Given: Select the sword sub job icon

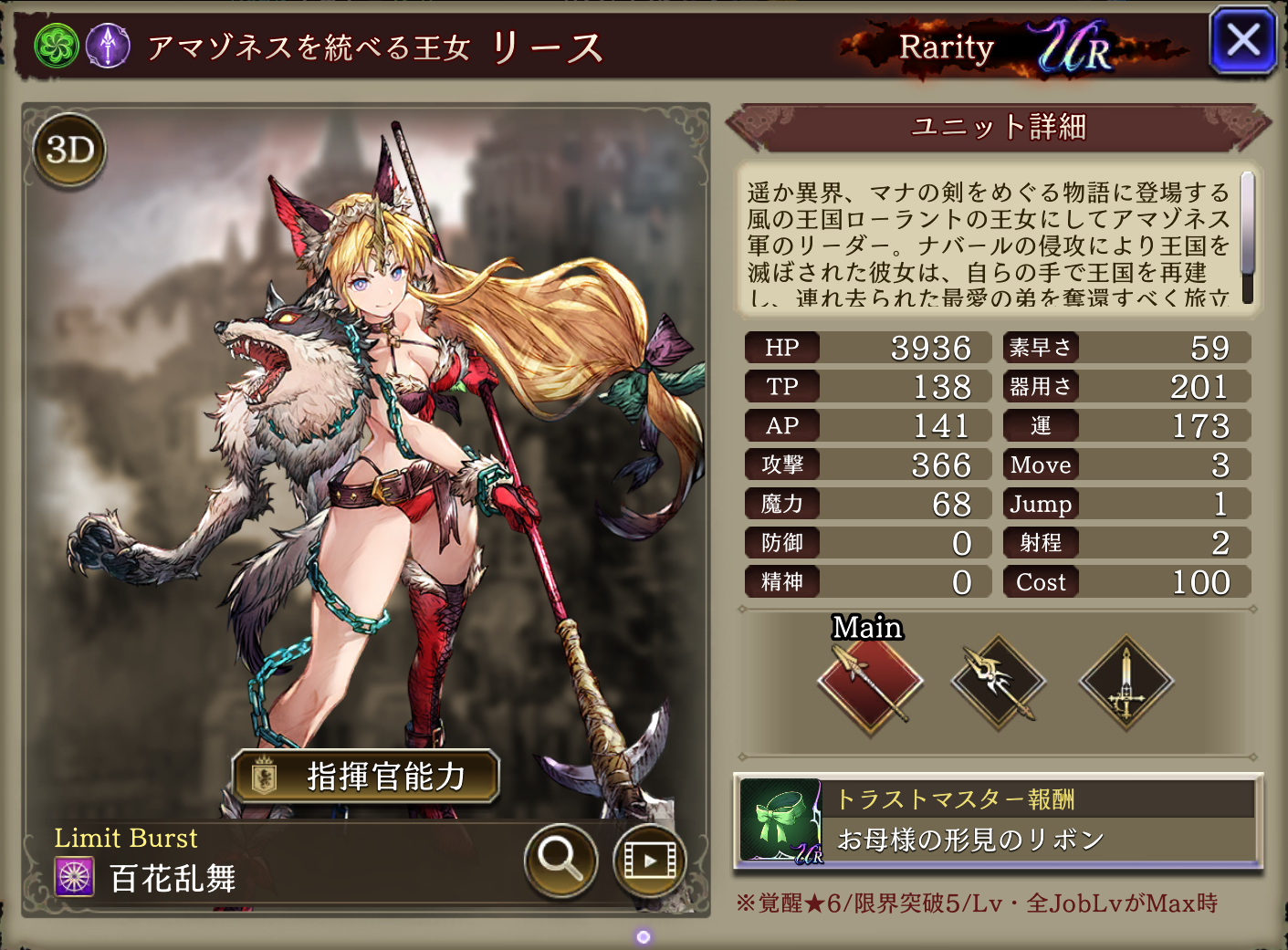Looking at the screenshot, I should 1126,681.
